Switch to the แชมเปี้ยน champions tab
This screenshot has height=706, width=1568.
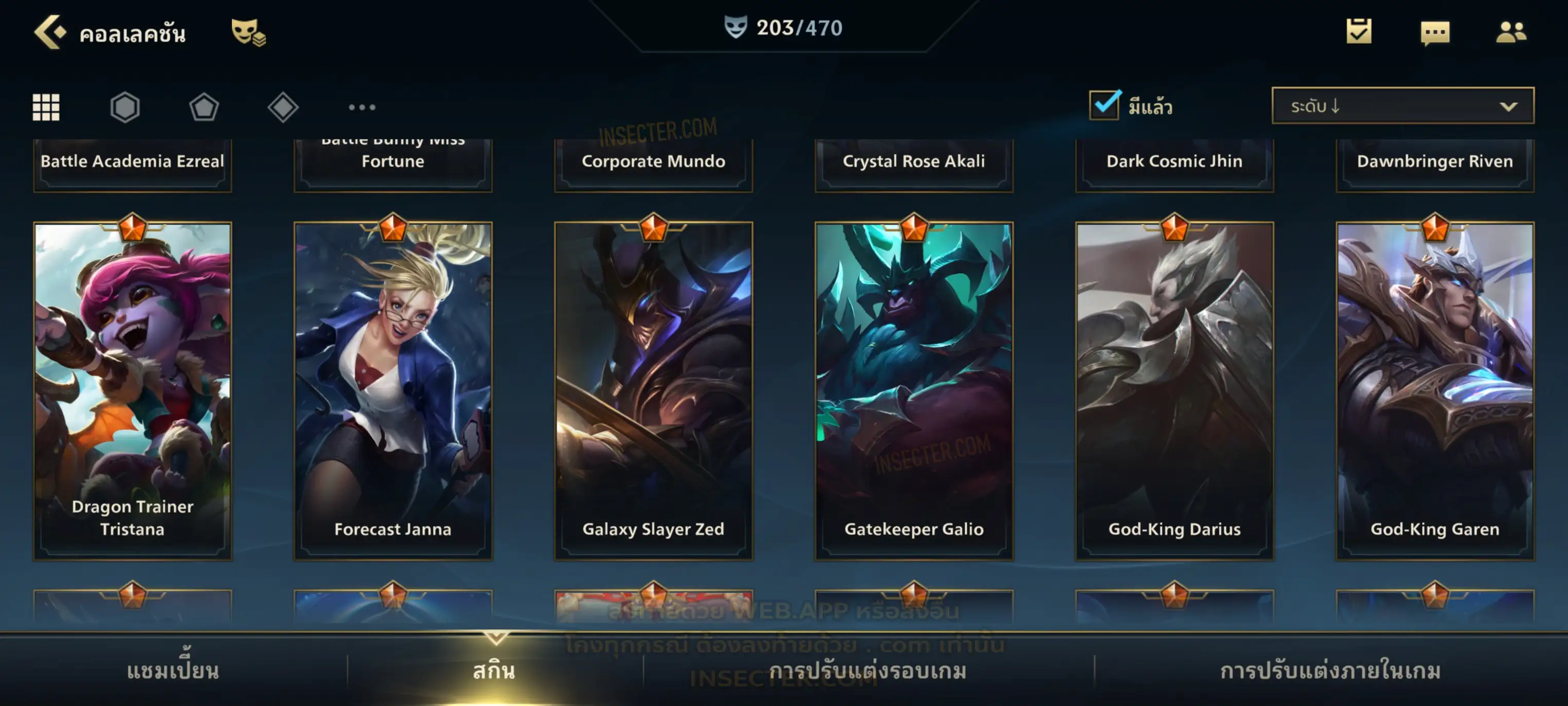[x=173, y=671]
